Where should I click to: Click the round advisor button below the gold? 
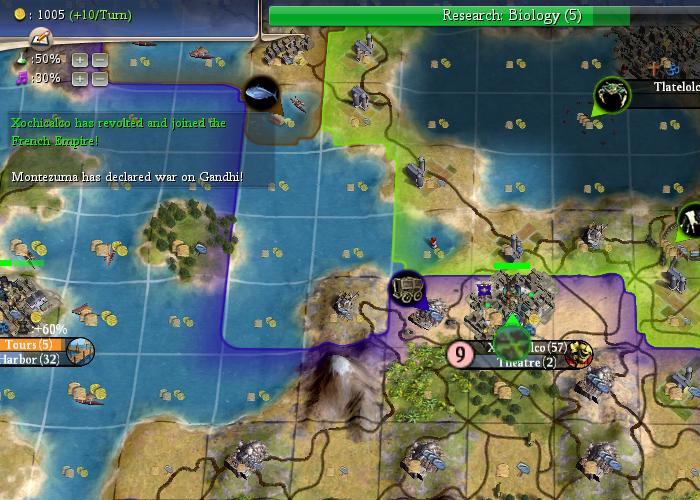pos(39,38)
